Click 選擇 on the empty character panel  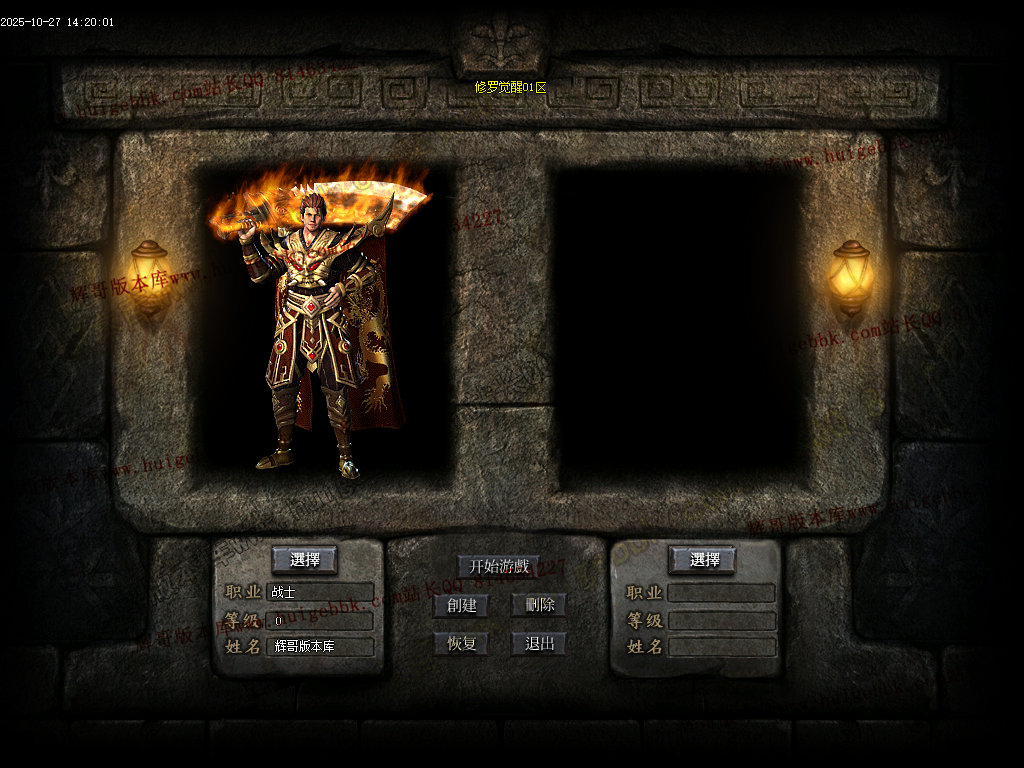click(x=702, y=559)
